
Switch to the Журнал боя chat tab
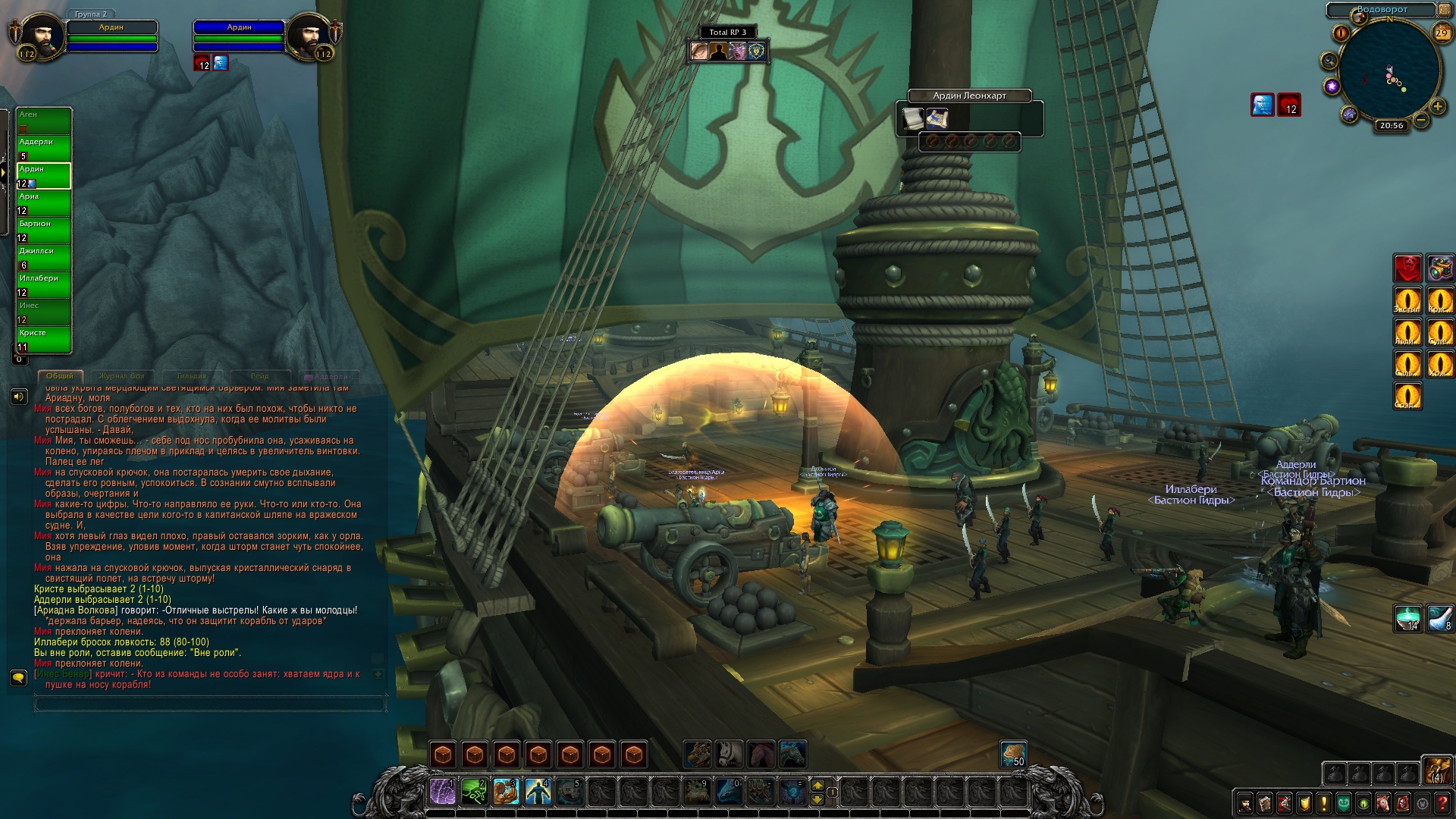121,376
